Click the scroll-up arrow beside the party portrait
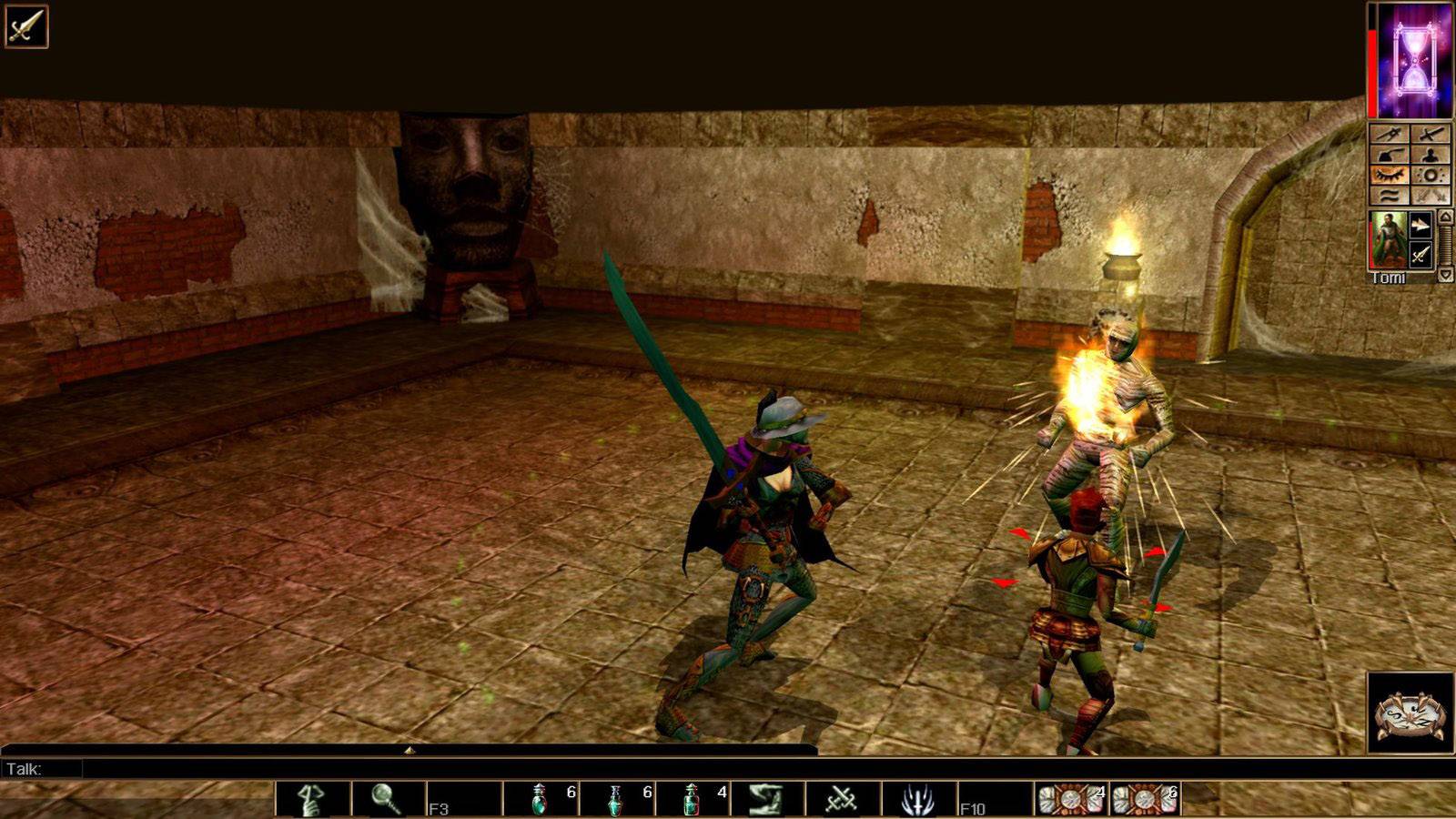1456x819 pixels. pos(1444,217)
